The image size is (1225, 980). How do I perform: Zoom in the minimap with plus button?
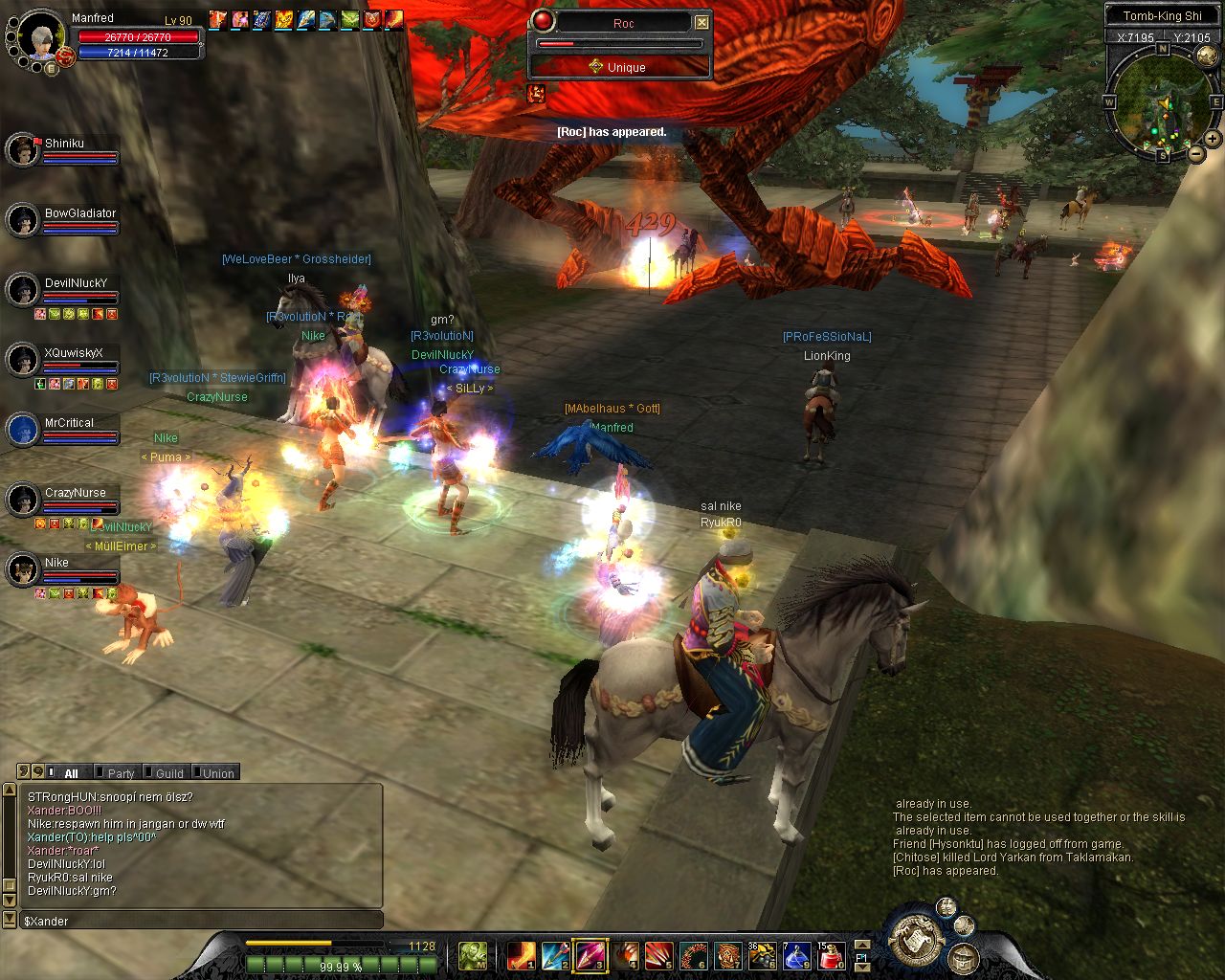[x=1212, y=139]
